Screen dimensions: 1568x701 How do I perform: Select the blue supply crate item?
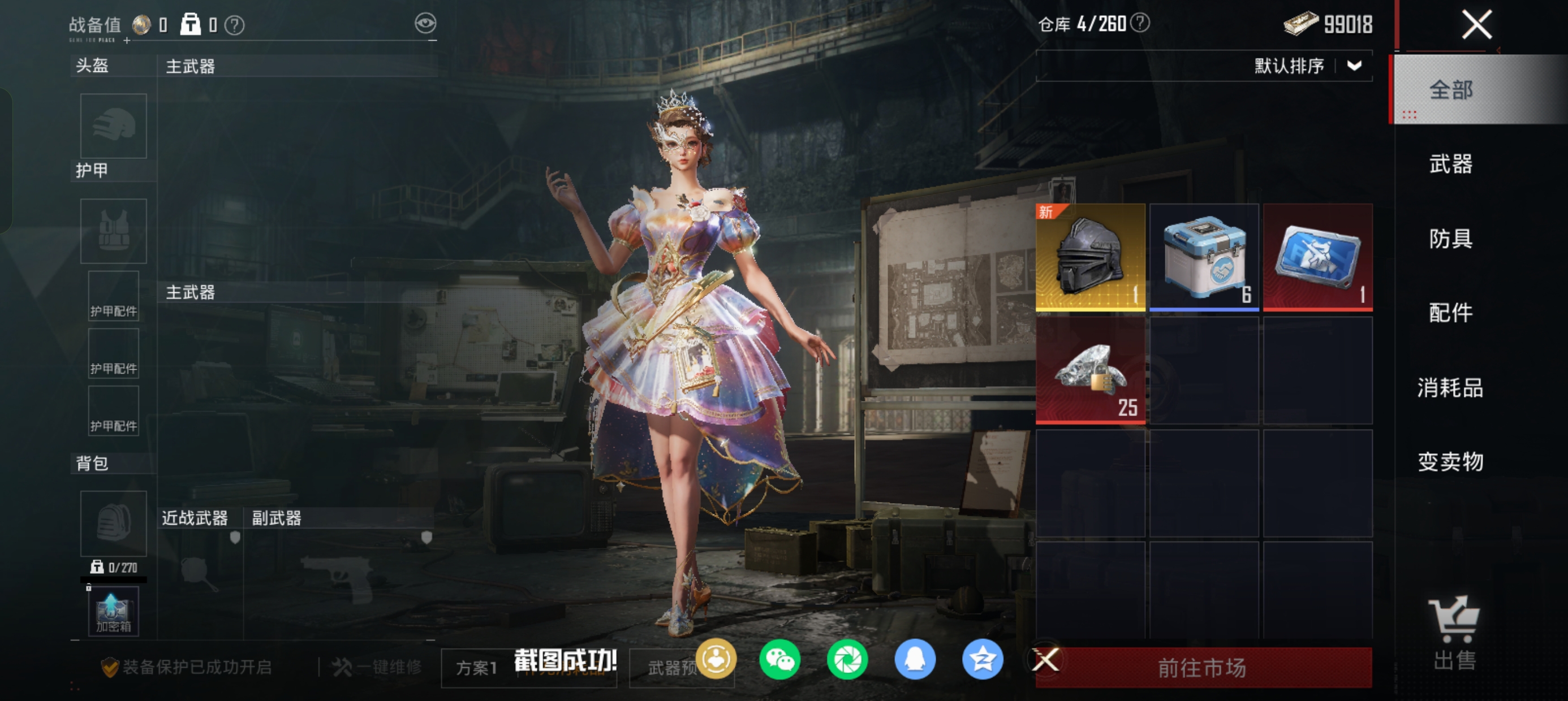tap(1203, 257)
